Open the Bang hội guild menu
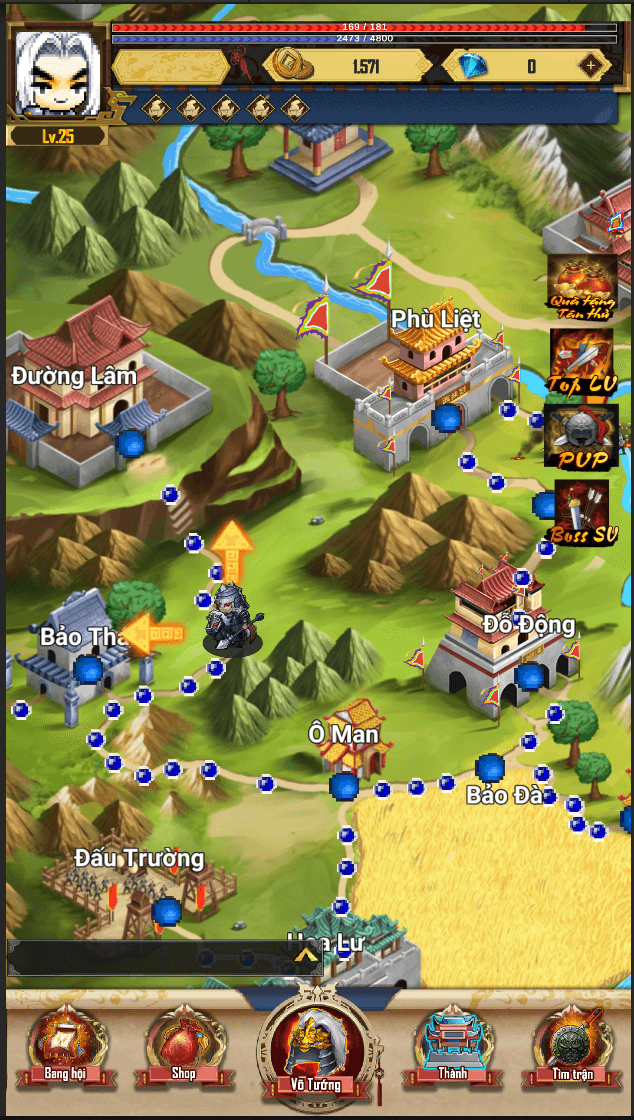 [x=66, y=1046]
